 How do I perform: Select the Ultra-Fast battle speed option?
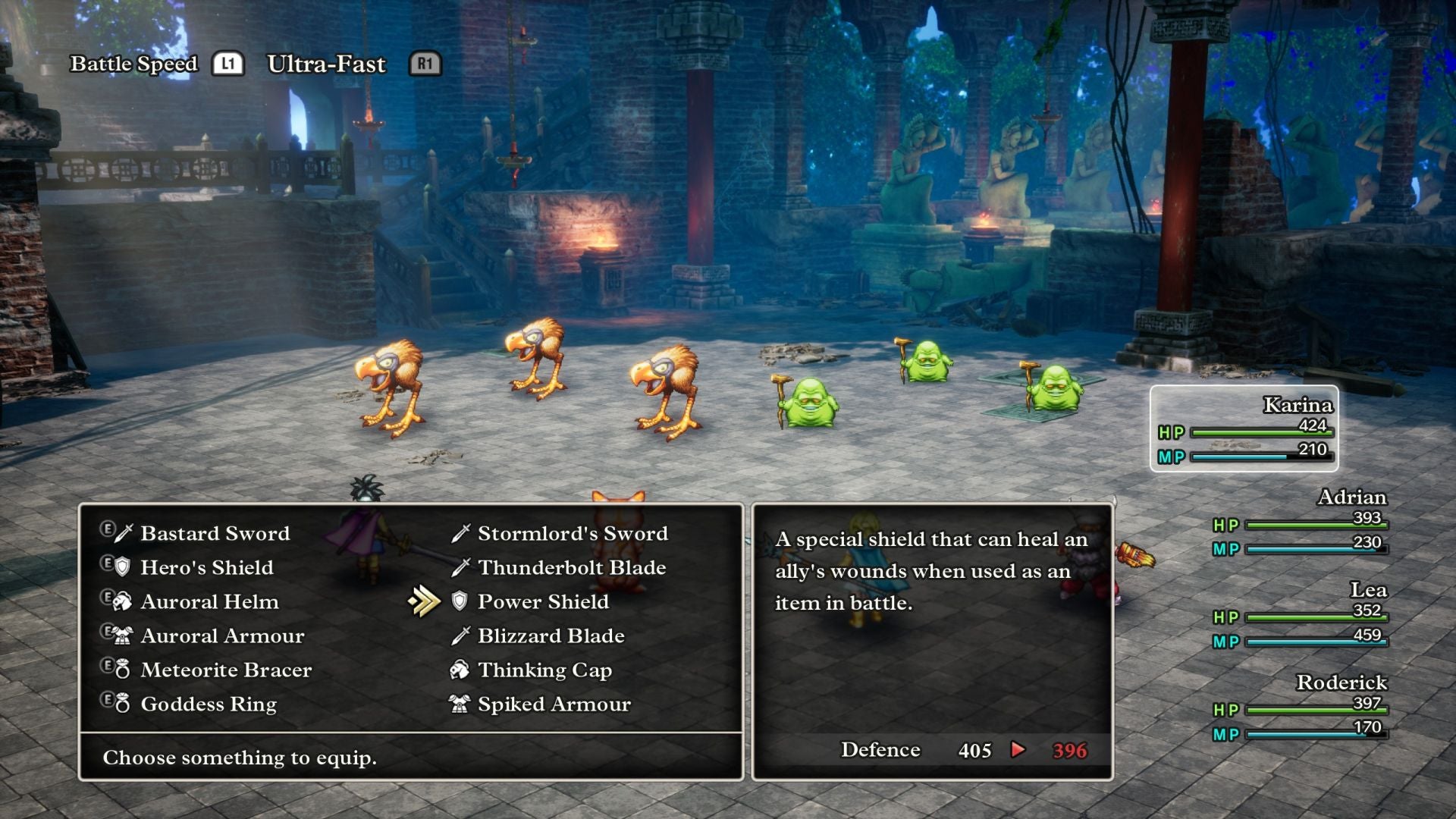click(x=325, y=64)
